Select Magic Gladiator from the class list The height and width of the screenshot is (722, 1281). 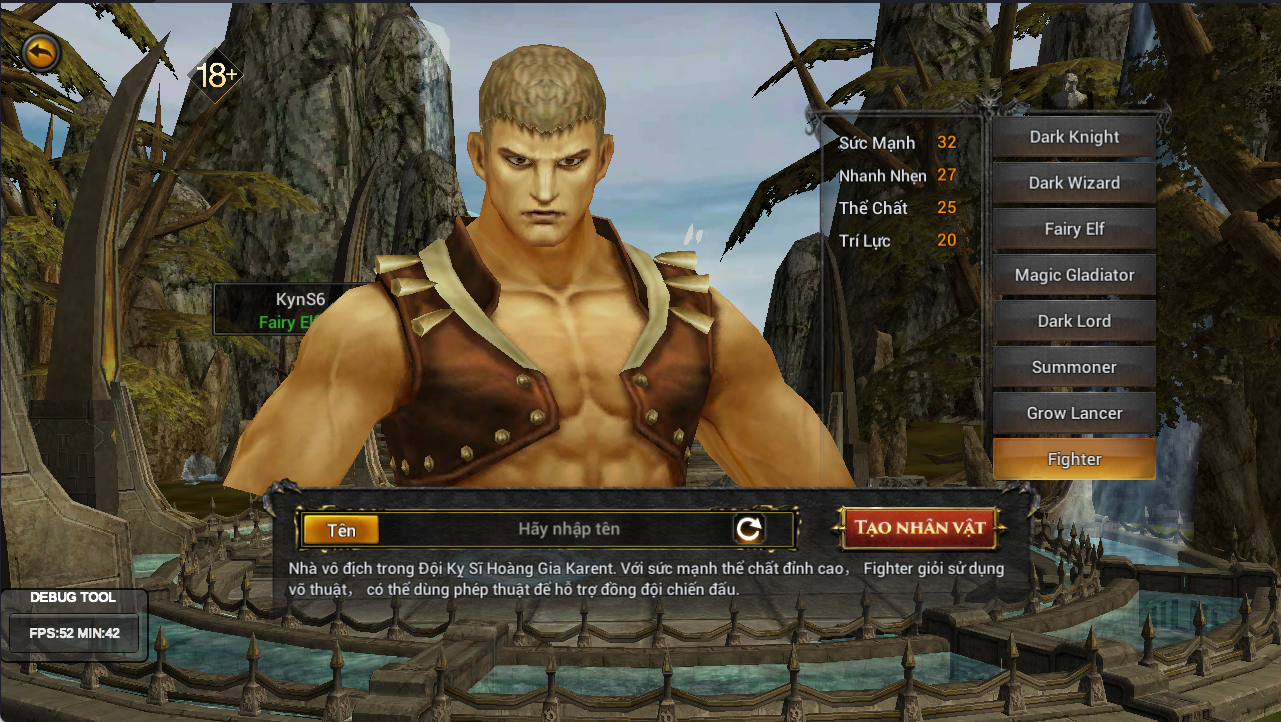pos(1074,275)
